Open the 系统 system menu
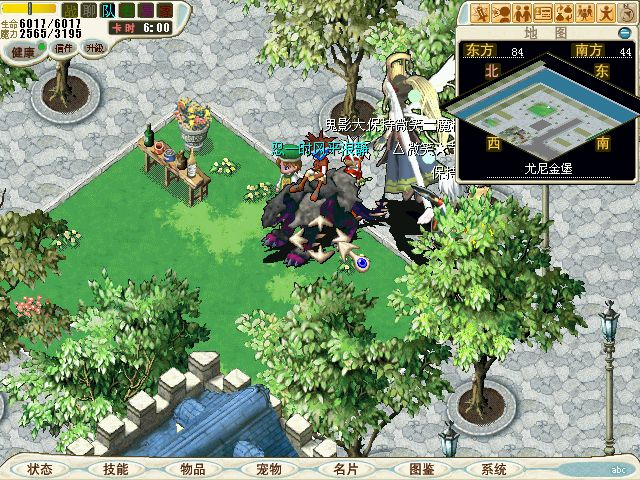The height and width of the screenshot is (480, 640). pos(494,469)
